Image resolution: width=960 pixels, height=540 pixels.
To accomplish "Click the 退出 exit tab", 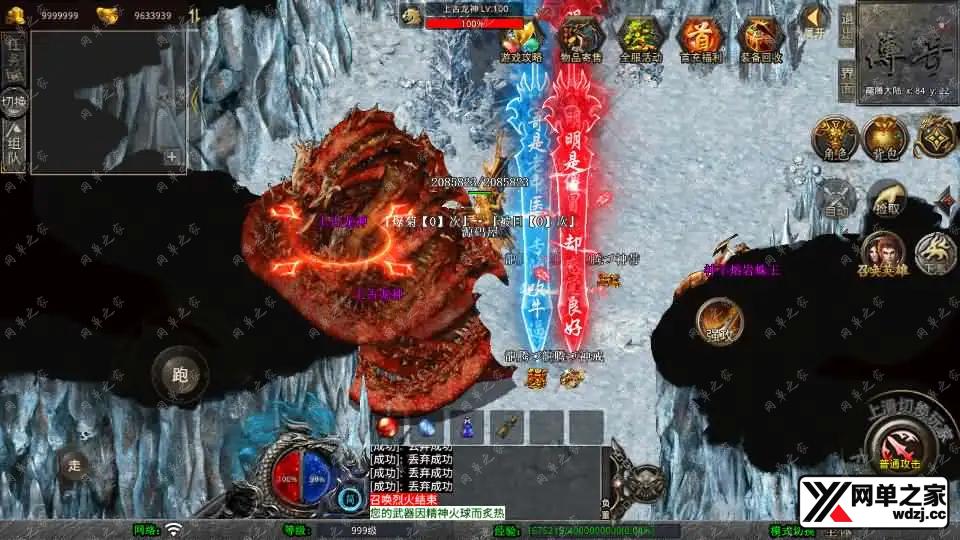I will click(846, 30).
